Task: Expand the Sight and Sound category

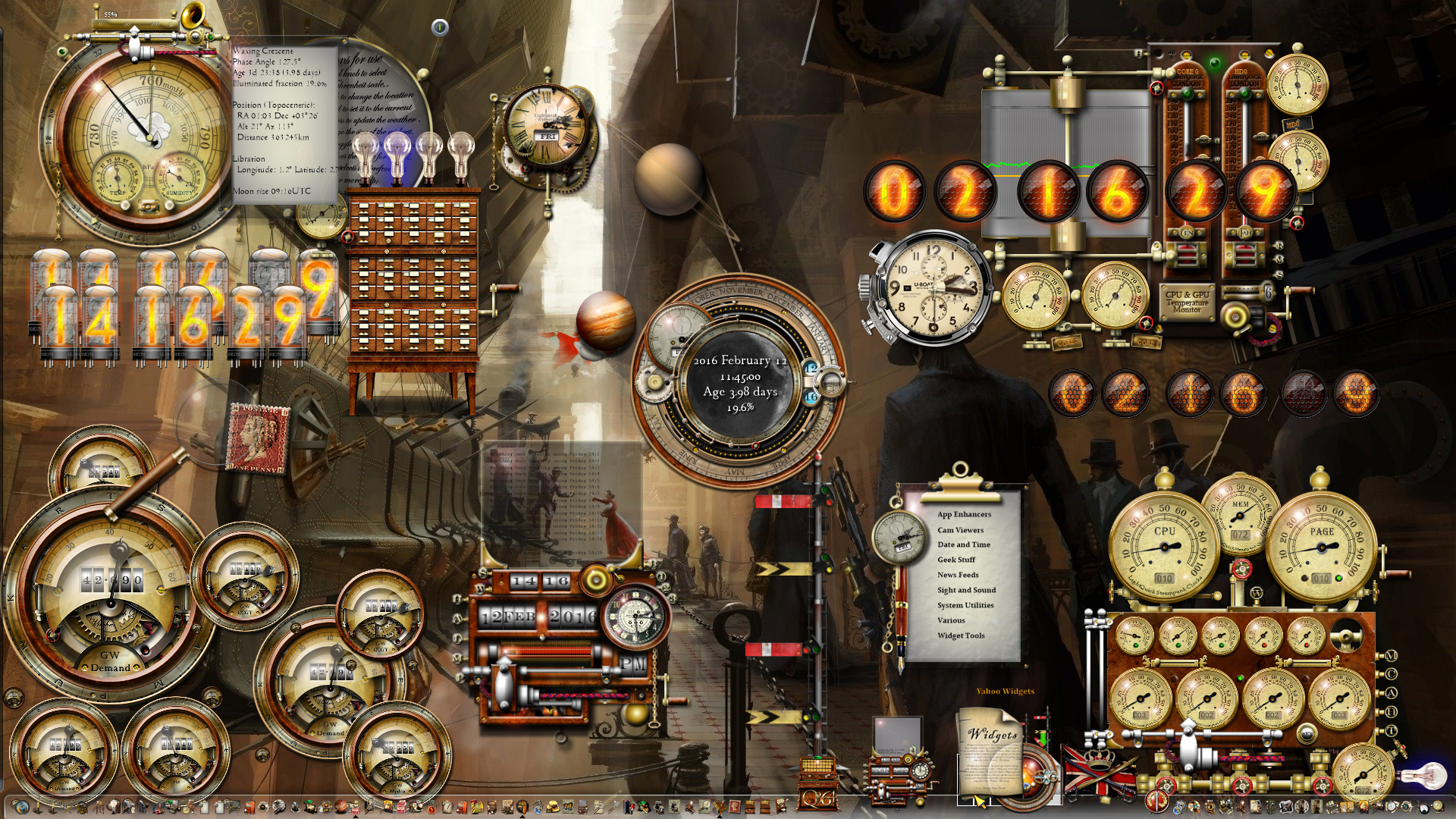Action: pyautogui.click(x=965, y=590)
